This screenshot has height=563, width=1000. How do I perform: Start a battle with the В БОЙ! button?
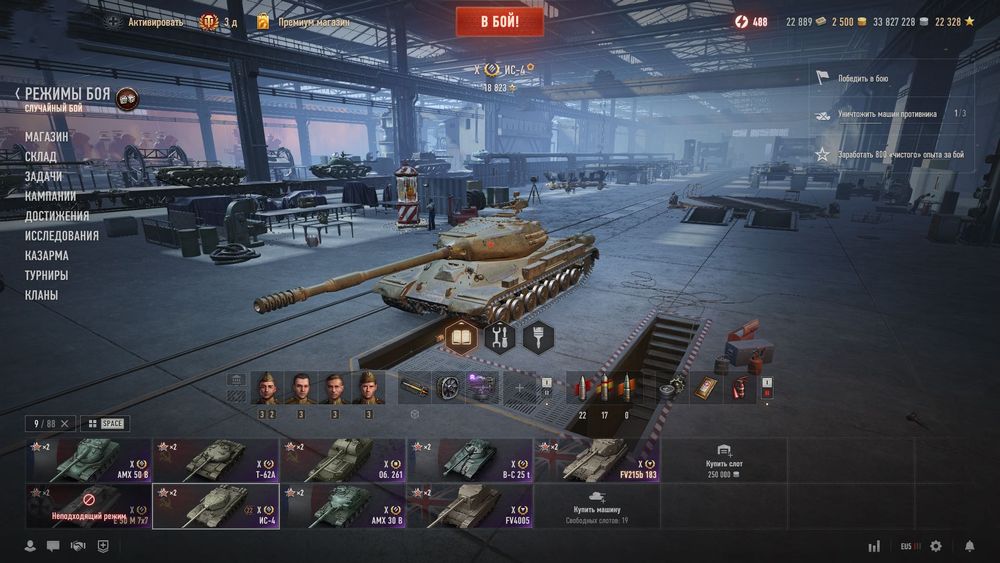pyautogui.click(x=499, y=21)
